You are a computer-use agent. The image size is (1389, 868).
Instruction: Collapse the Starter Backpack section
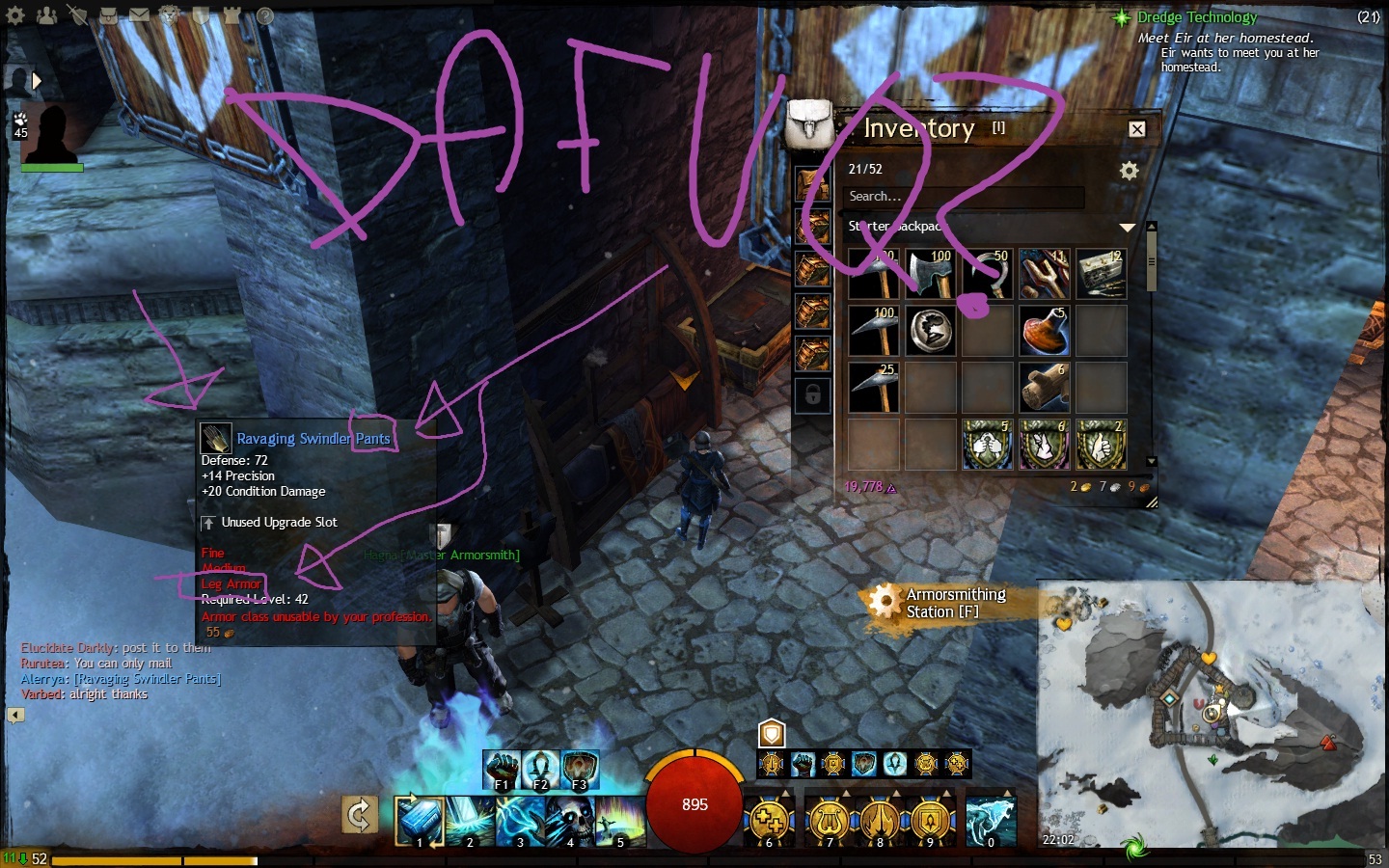click(1127, 227)
